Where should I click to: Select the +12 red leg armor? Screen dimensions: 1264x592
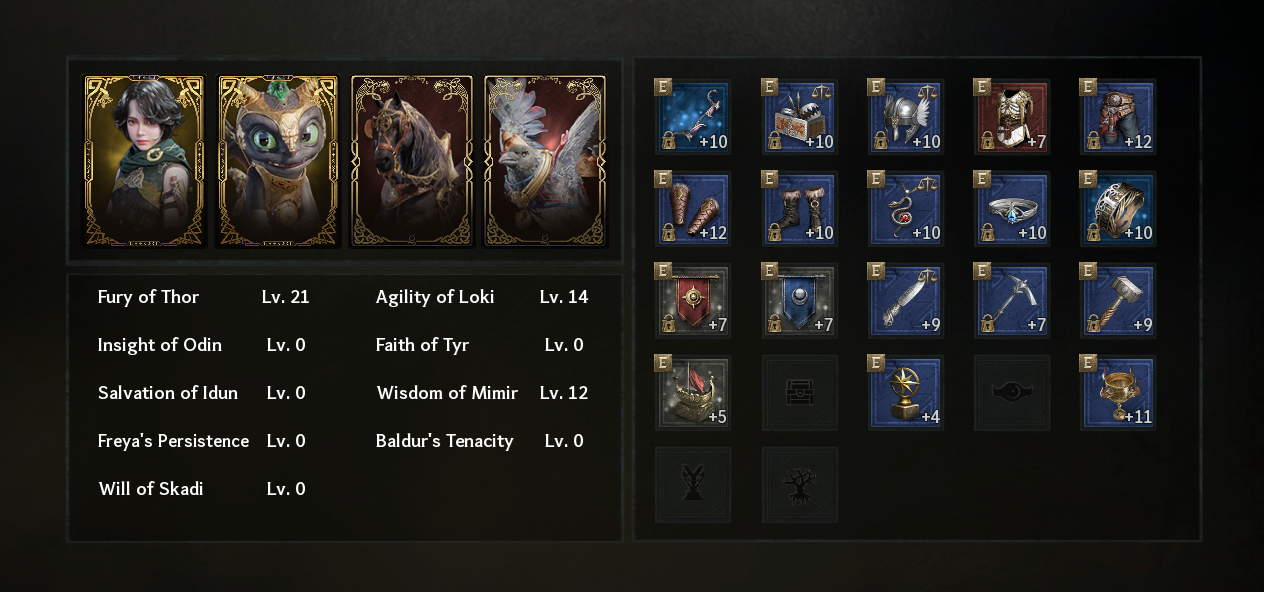(x=1117, y=117)
